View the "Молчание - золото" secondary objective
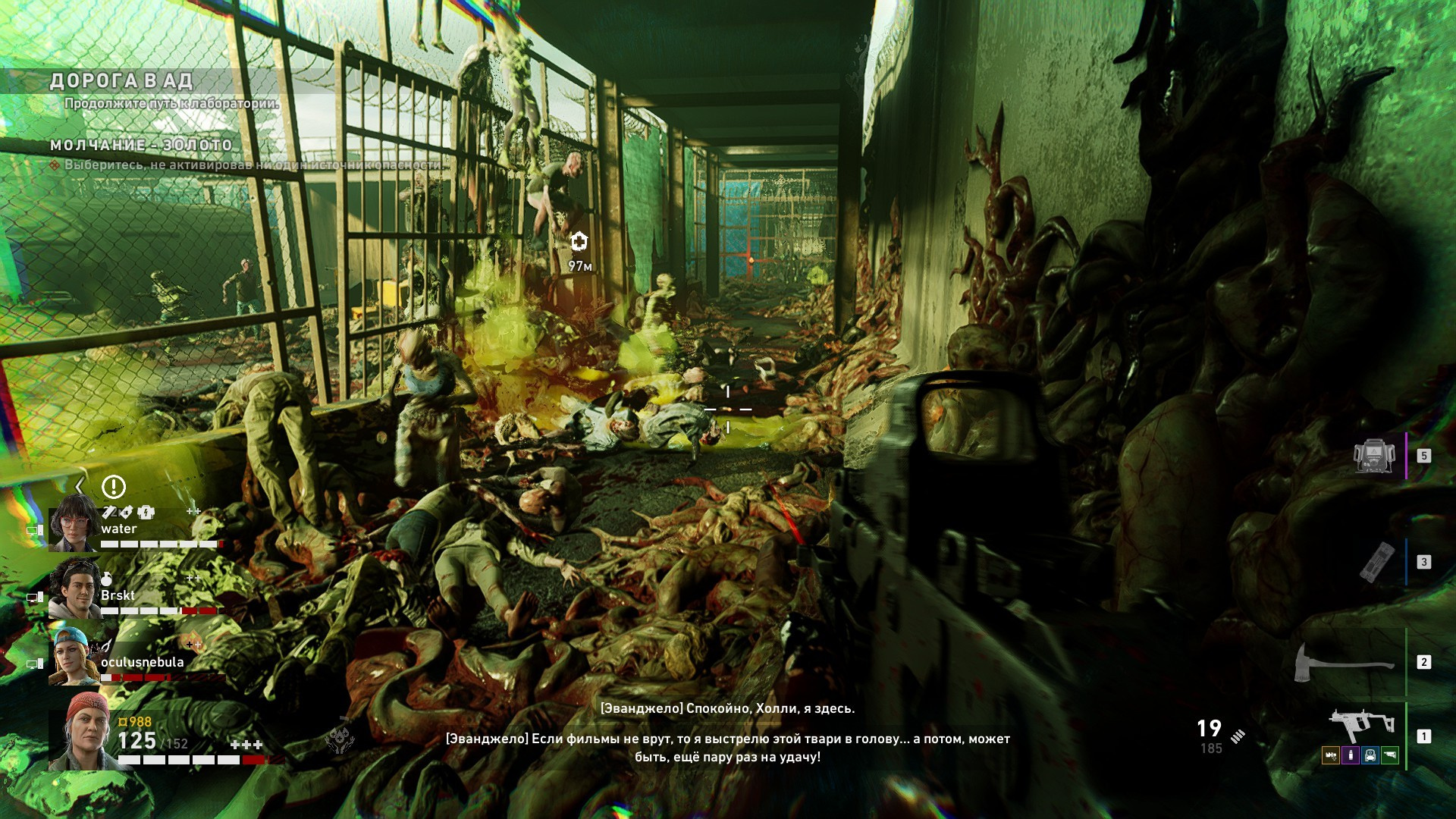The image size is (1456, 819). click(141, 145)
